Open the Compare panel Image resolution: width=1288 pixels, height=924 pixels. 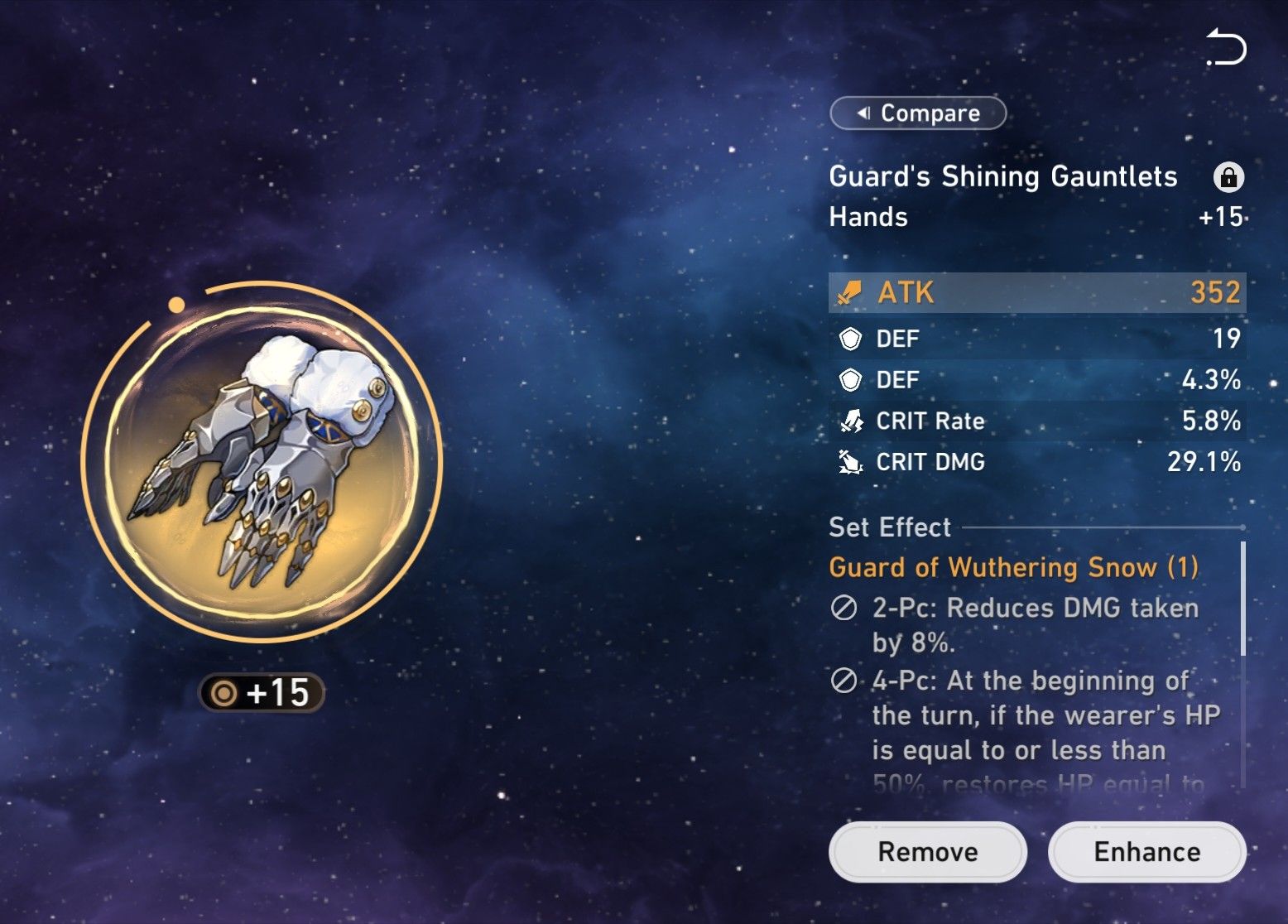click(916, 113)
